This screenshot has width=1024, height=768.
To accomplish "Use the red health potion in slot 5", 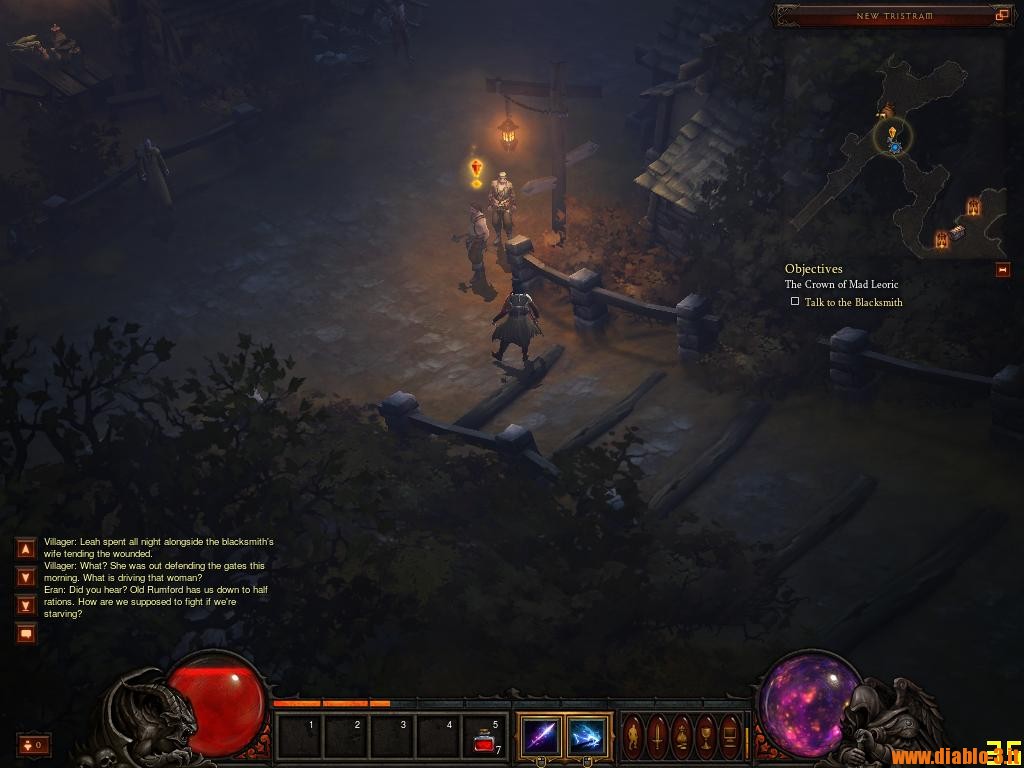I will (485, 738).
